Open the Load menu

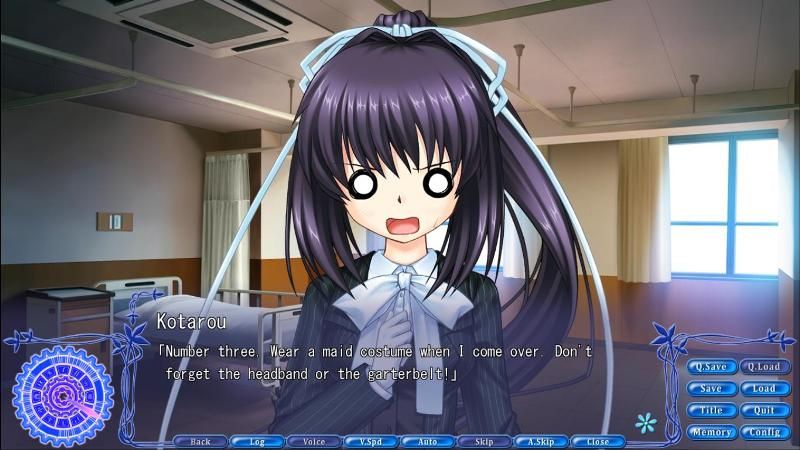(764, 388)
